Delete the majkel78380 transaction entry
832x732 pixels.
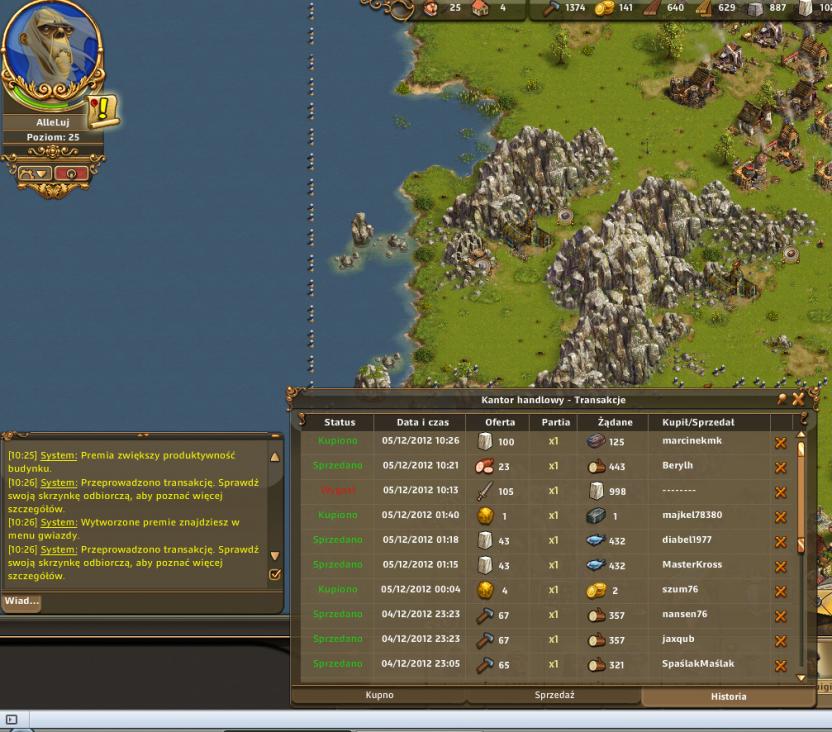[x=781, y=515]
